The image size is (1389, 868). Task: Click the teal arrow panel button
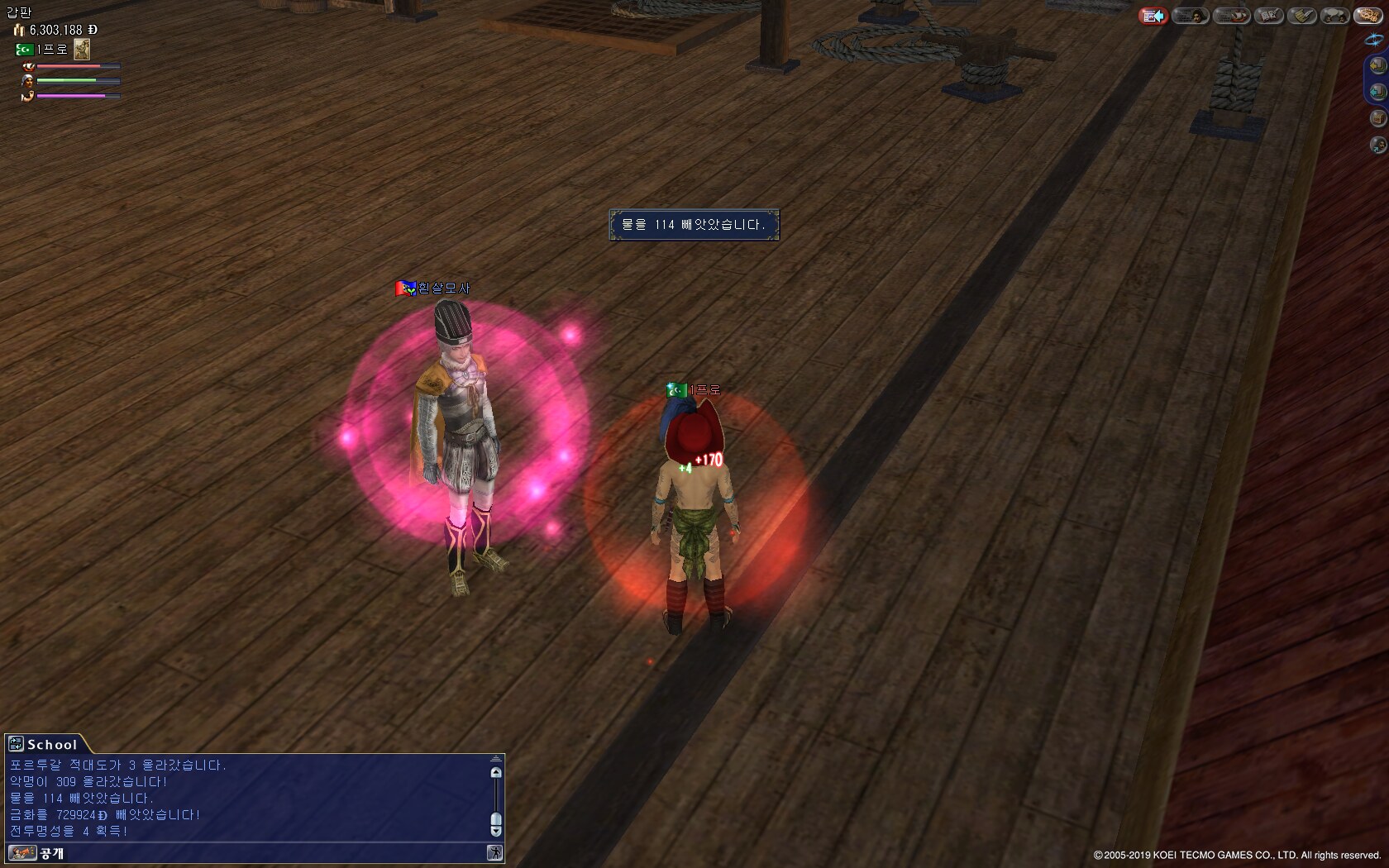1377,91
